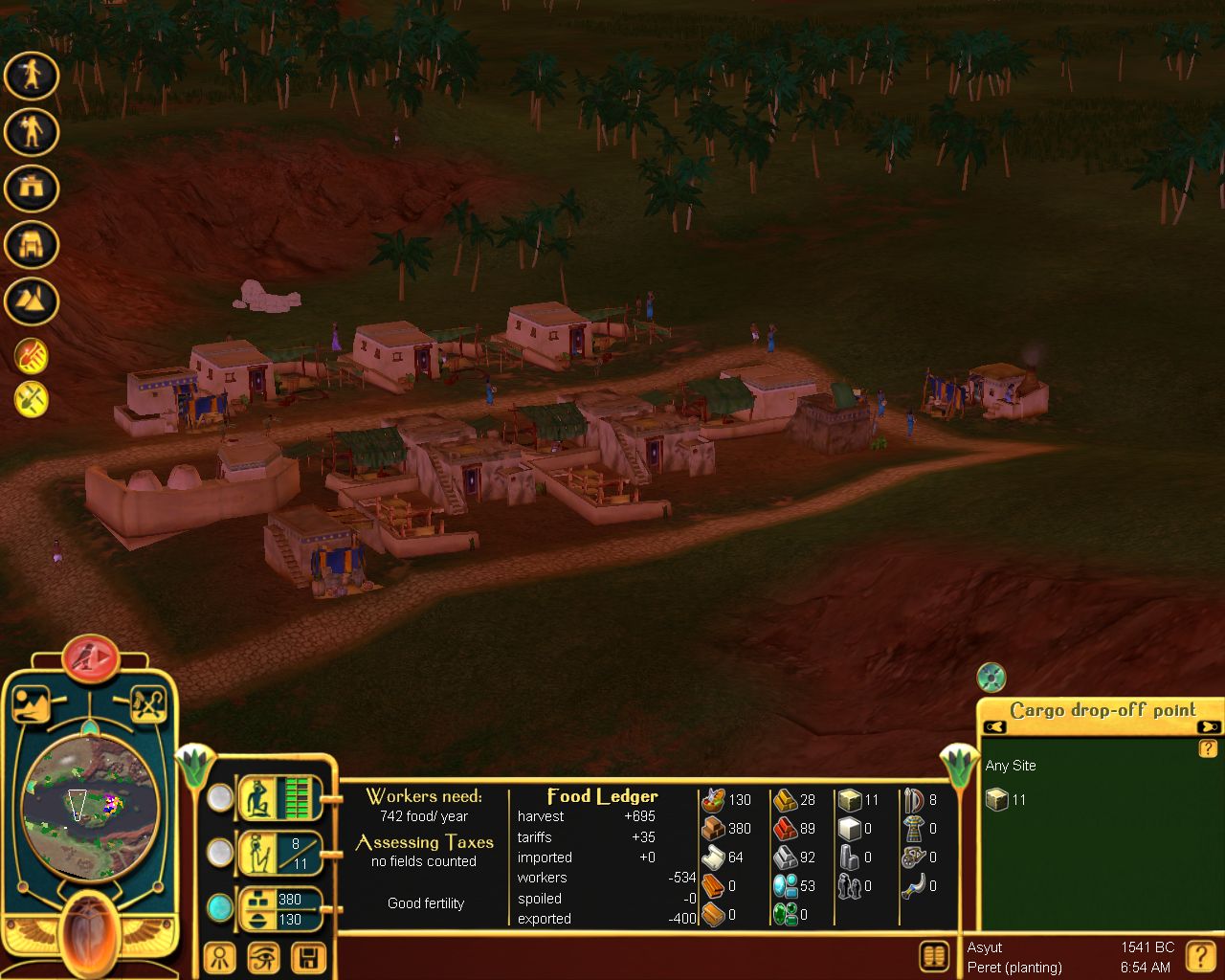Viewport: 1225px width, 980px height.
Task: Click the sun-rays figure button
Action: [x=220, y=957]
